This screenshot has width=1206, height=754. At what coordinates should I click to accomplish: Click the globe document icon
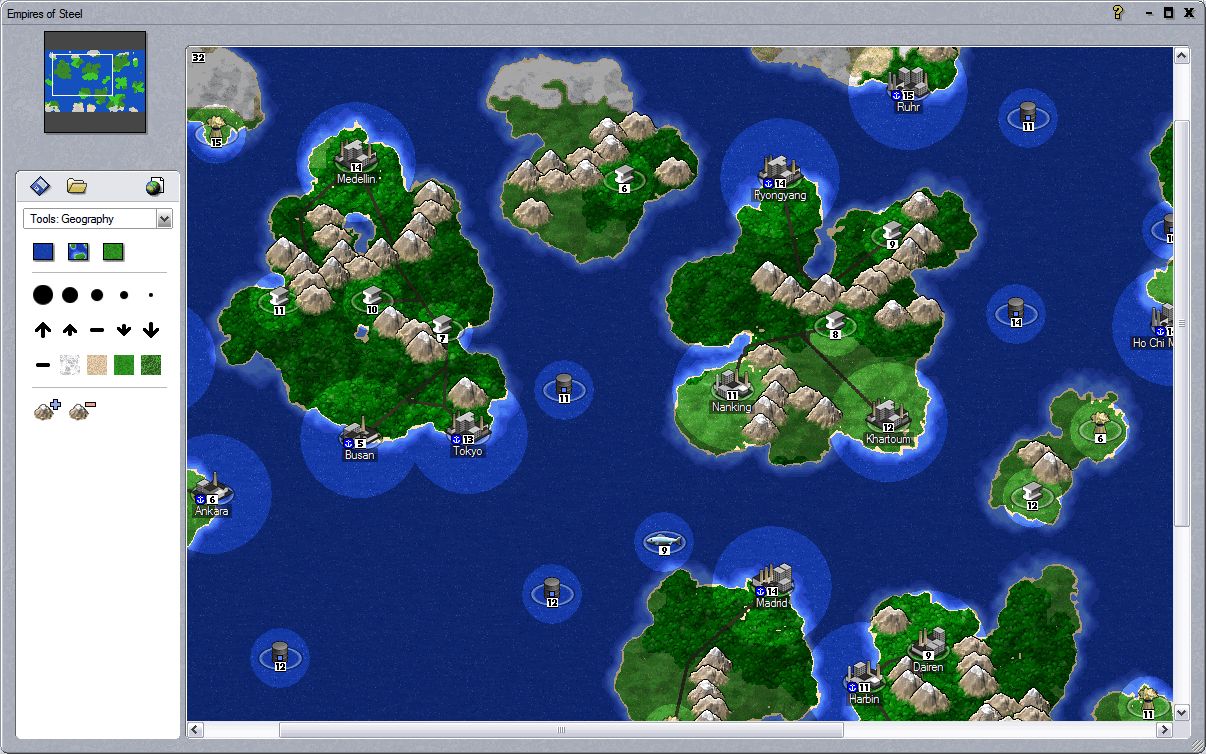tap(154, 186)
